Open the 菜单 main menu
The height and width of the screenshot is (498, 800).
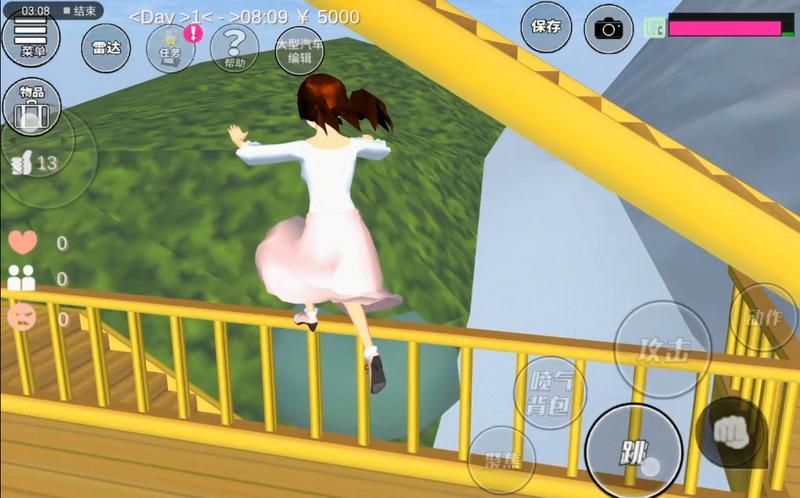31,40
